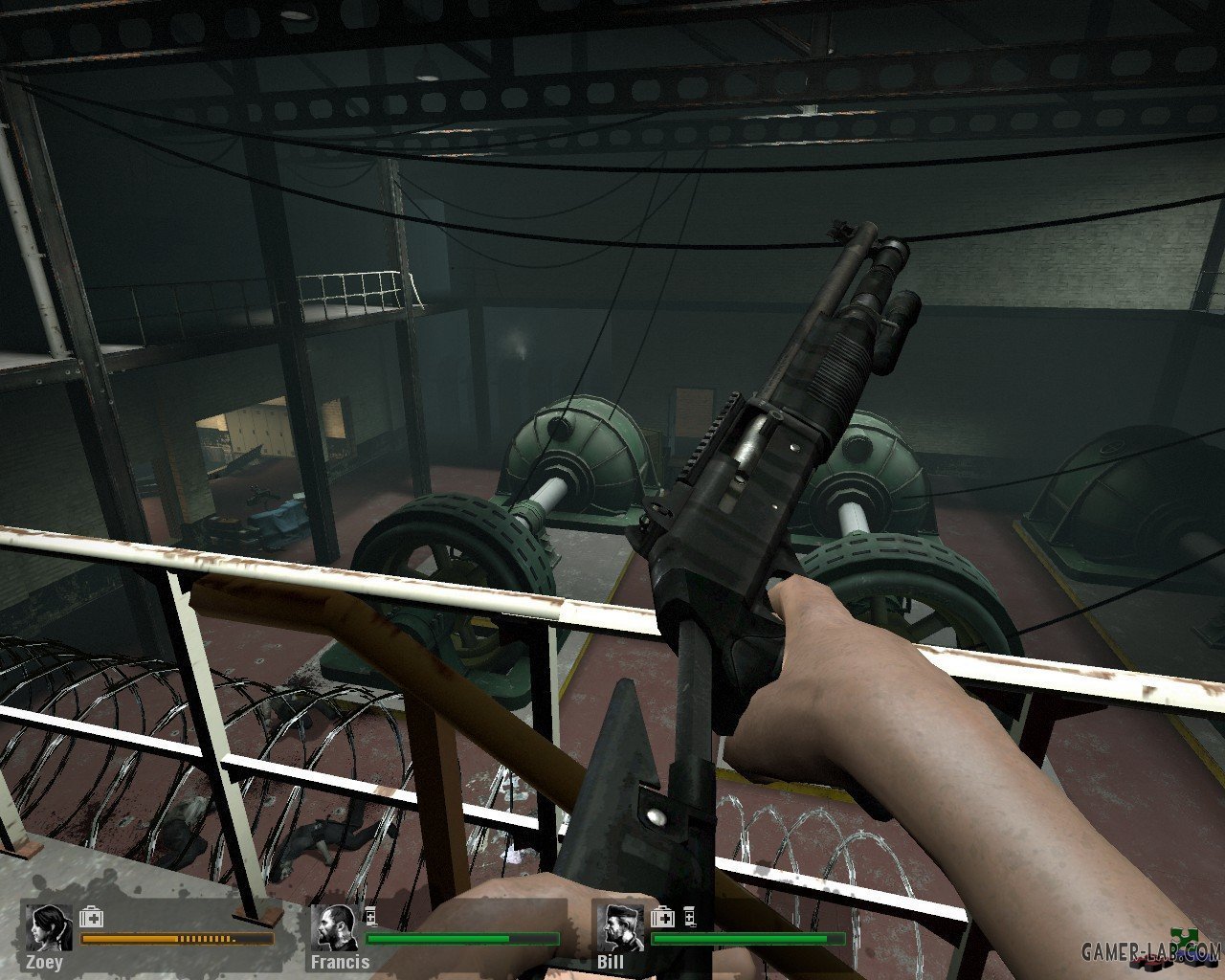The width and height of the screenshot is (1225, 980).
Task: Click Bill's first aid kit icon
Action: (662, 918)
